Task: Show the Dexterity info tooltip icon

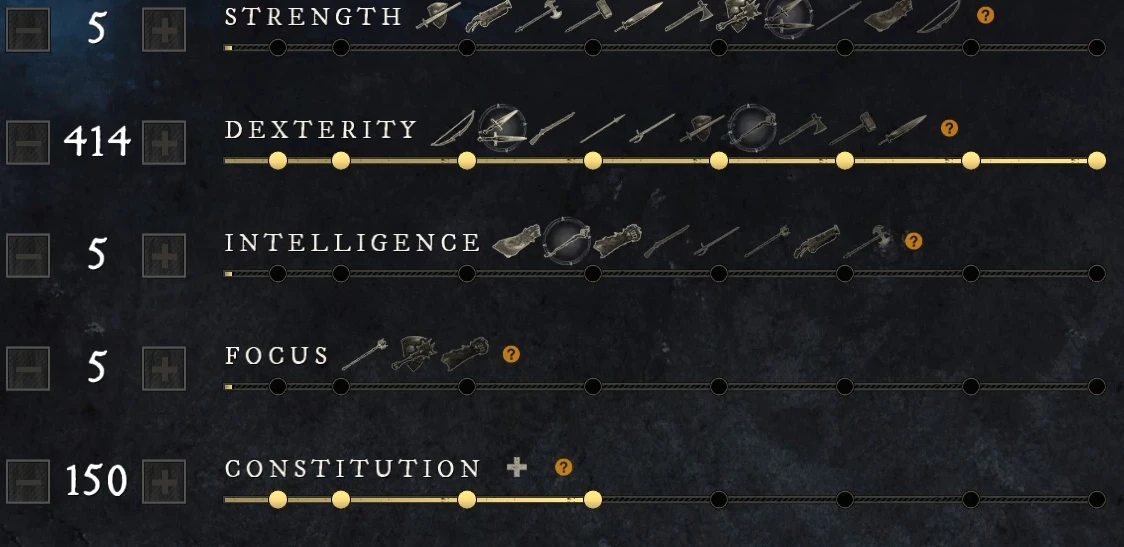Action: (x=950, y=128)
